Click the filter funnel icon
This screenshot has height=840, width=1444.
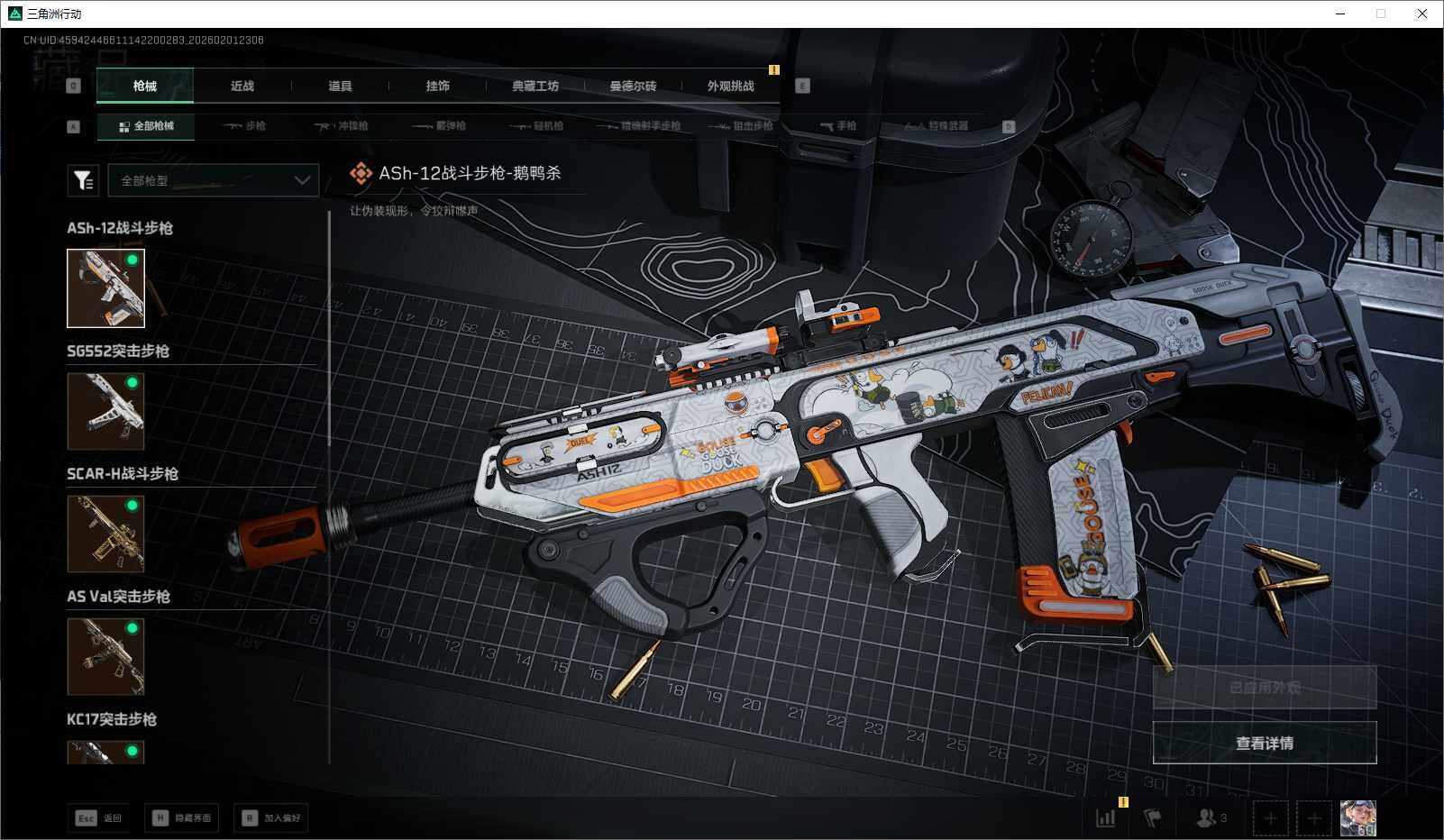pyautogui.click(x=83, y=180)
